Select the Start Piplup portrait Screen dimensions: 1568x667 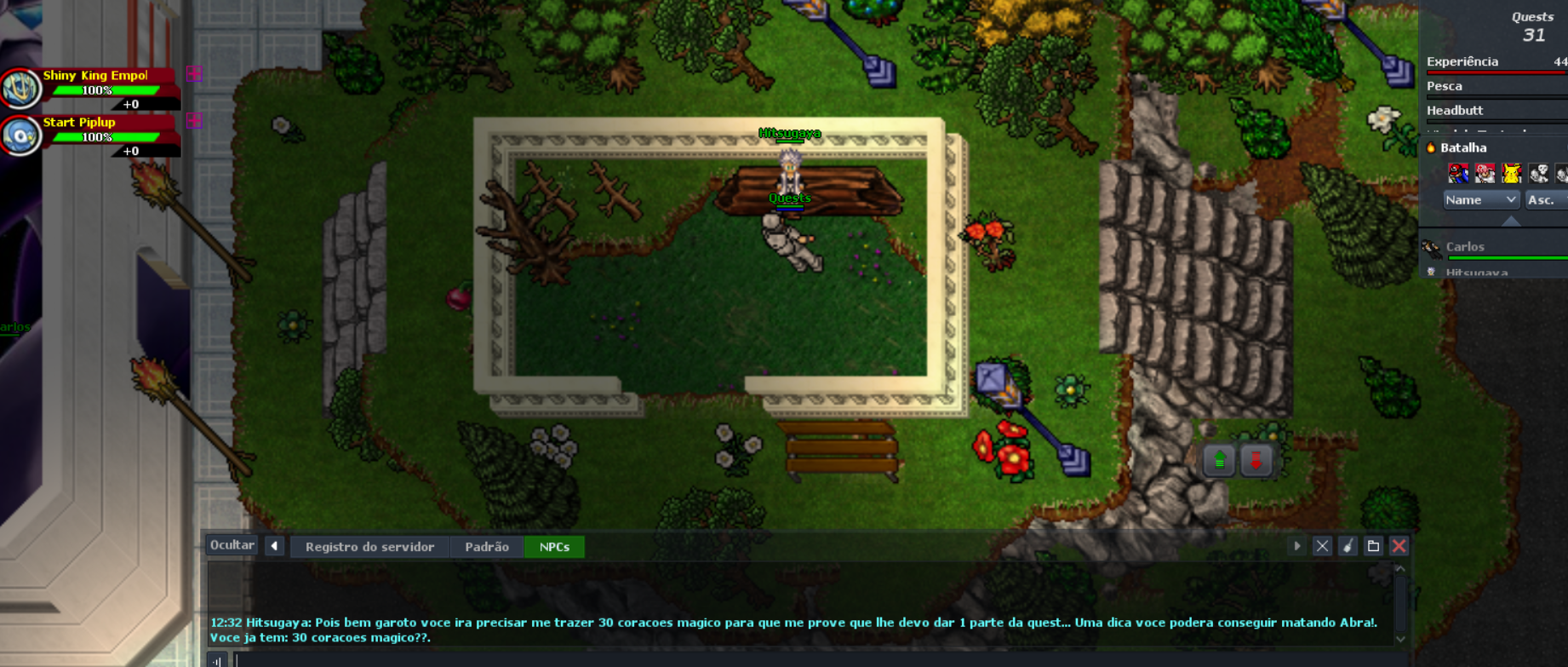point(20,135)
